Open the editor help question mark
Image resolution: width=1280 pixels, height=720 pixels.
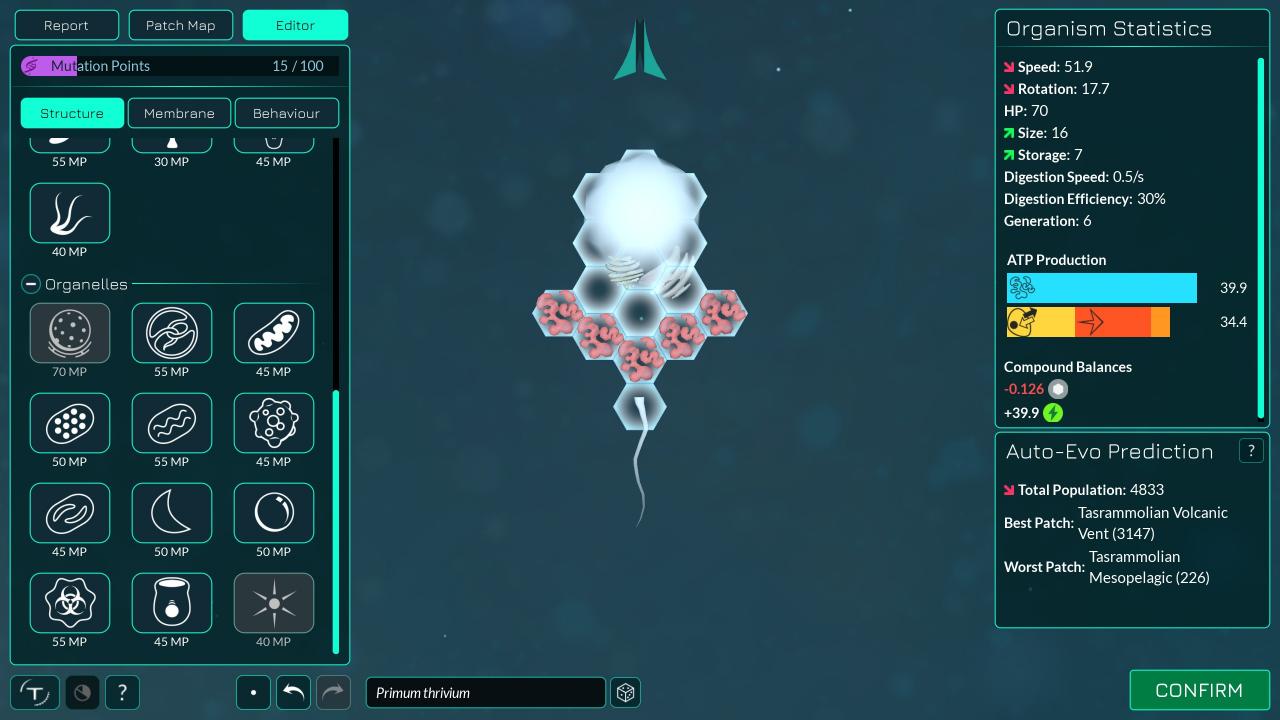[122, 692]
